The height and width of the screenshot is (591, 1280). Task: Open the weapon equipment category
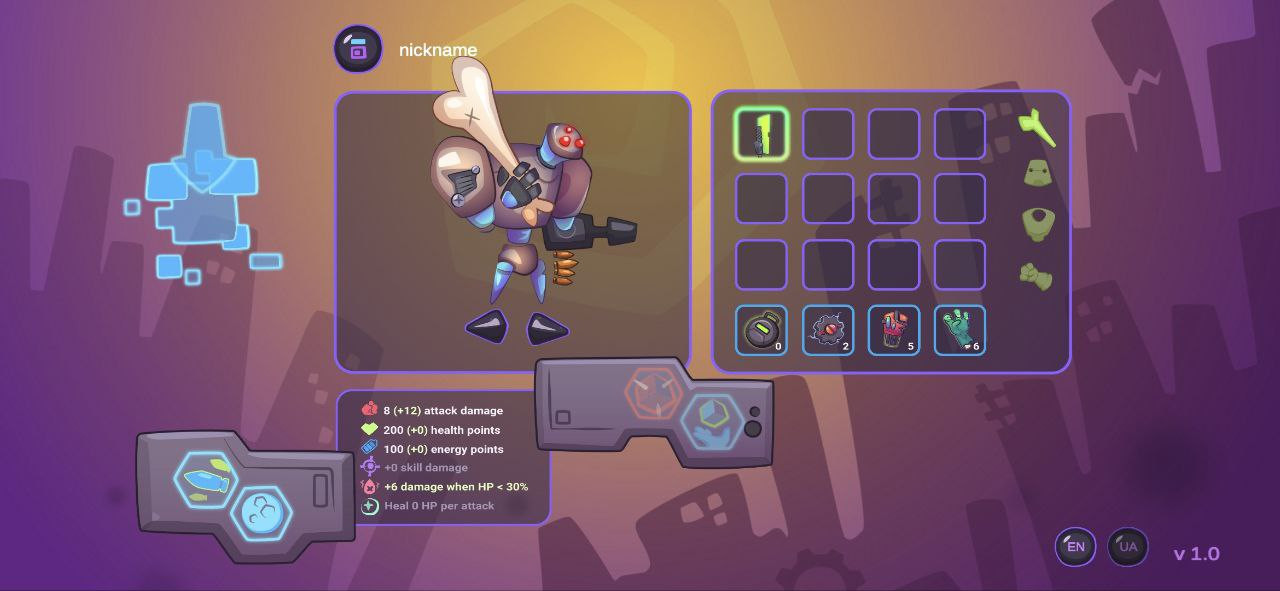click(x=1037, y=127)
